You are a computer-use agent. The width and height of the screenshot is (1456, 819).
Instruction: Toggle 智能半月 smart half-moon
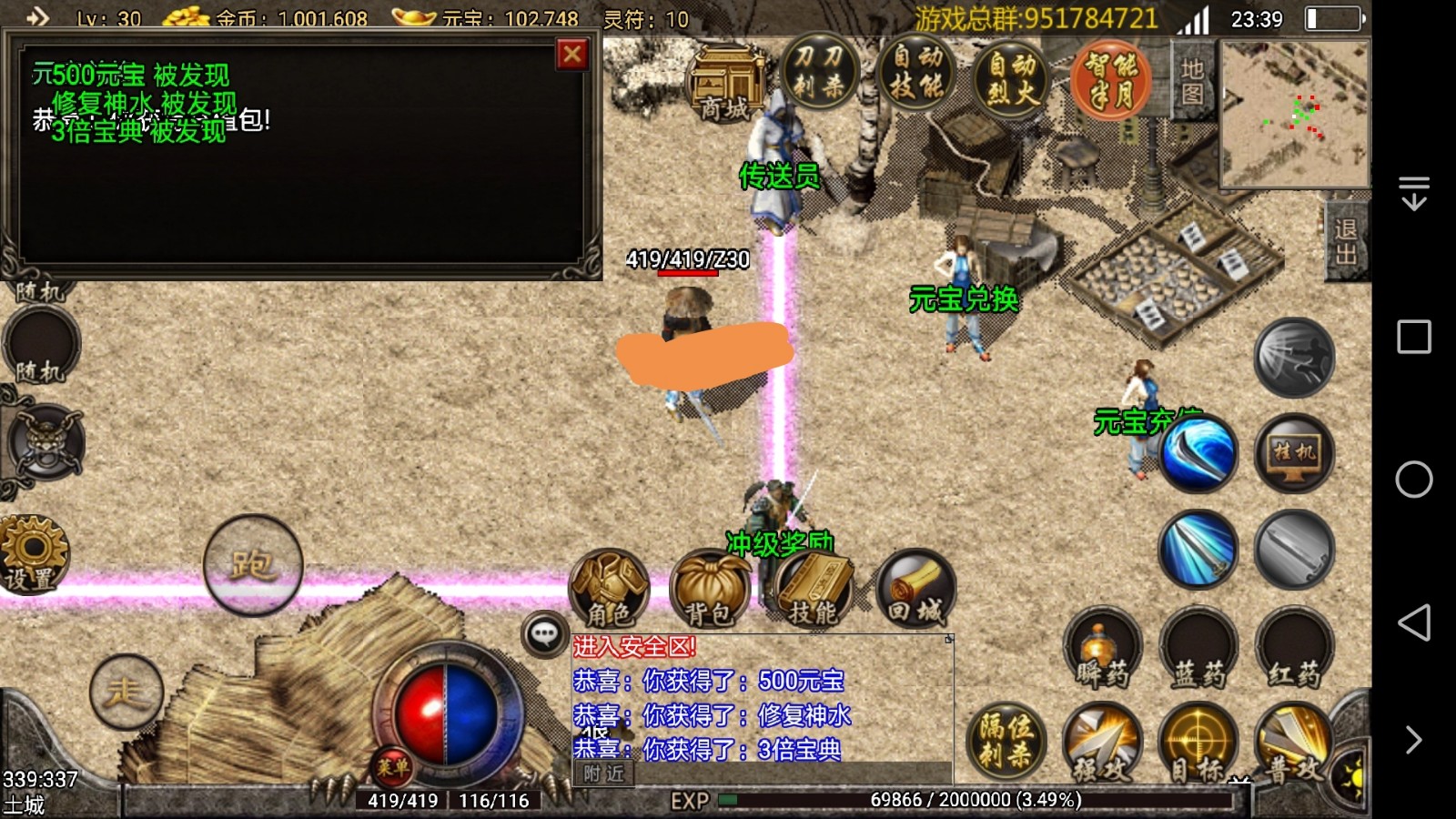(x=1110, y=79)
